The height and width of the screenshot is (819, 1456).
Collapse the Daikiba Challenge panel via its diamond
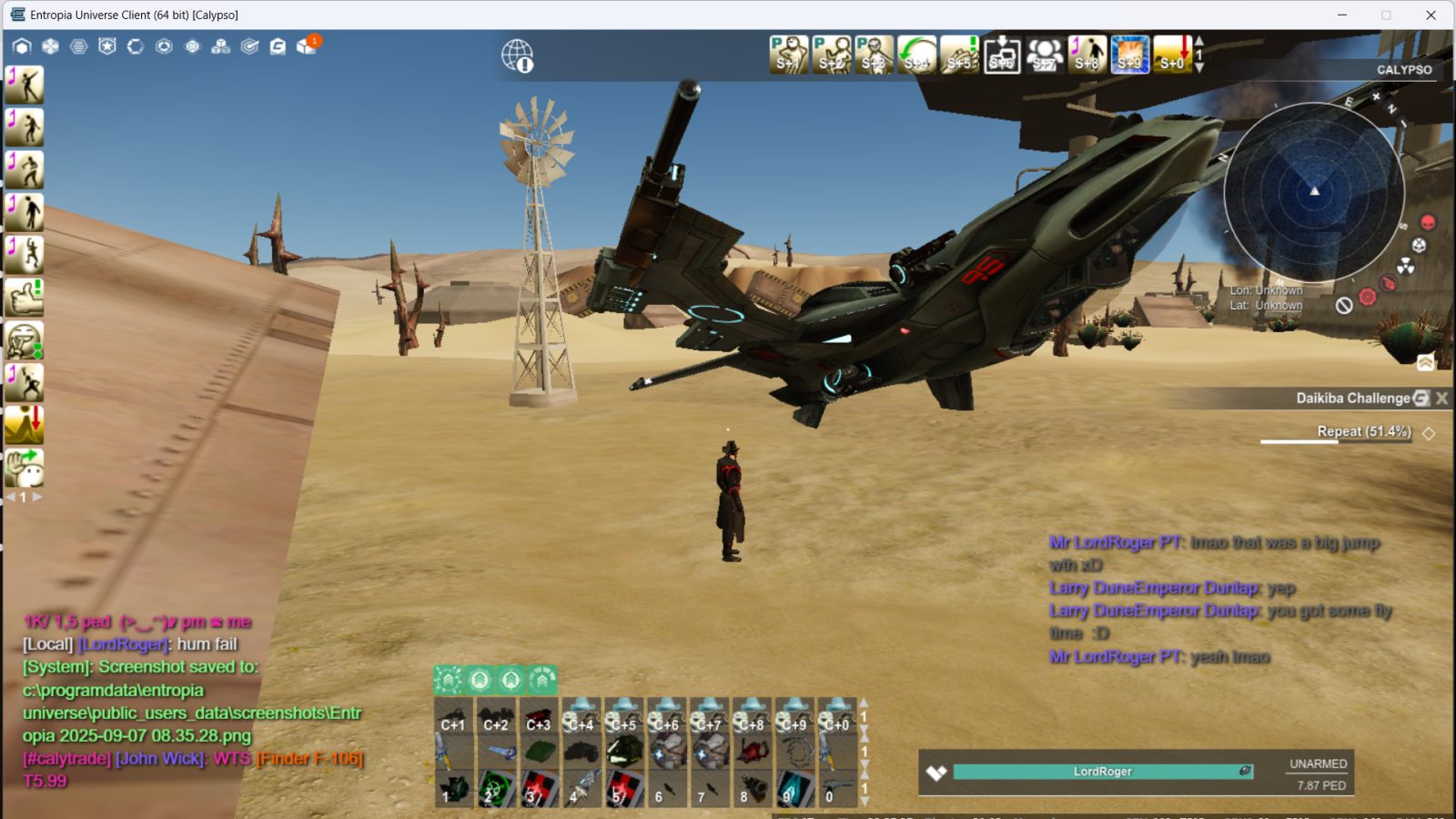pos(1431,433)
